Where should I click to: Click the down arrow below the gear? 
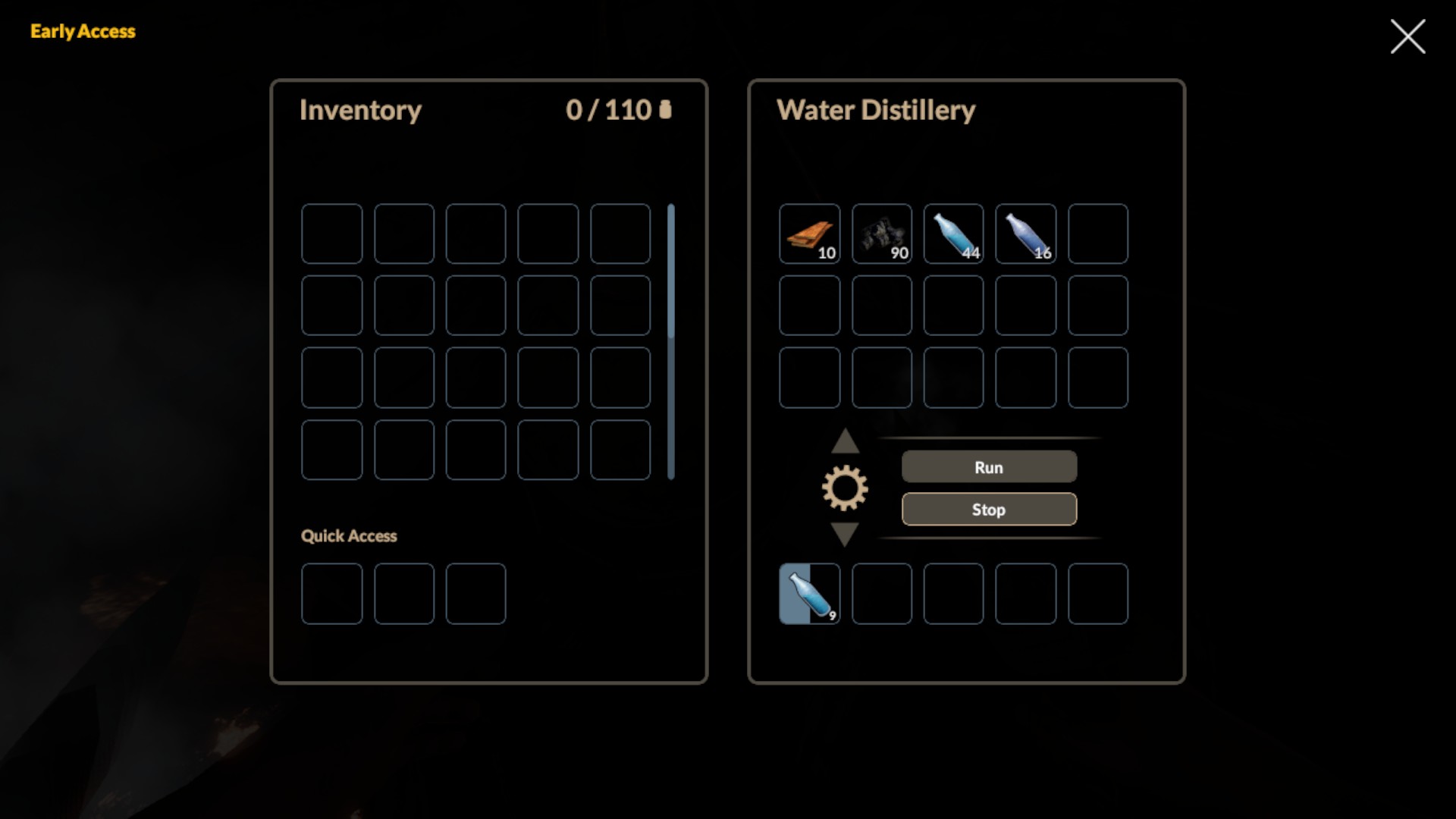tap(845, 534)
